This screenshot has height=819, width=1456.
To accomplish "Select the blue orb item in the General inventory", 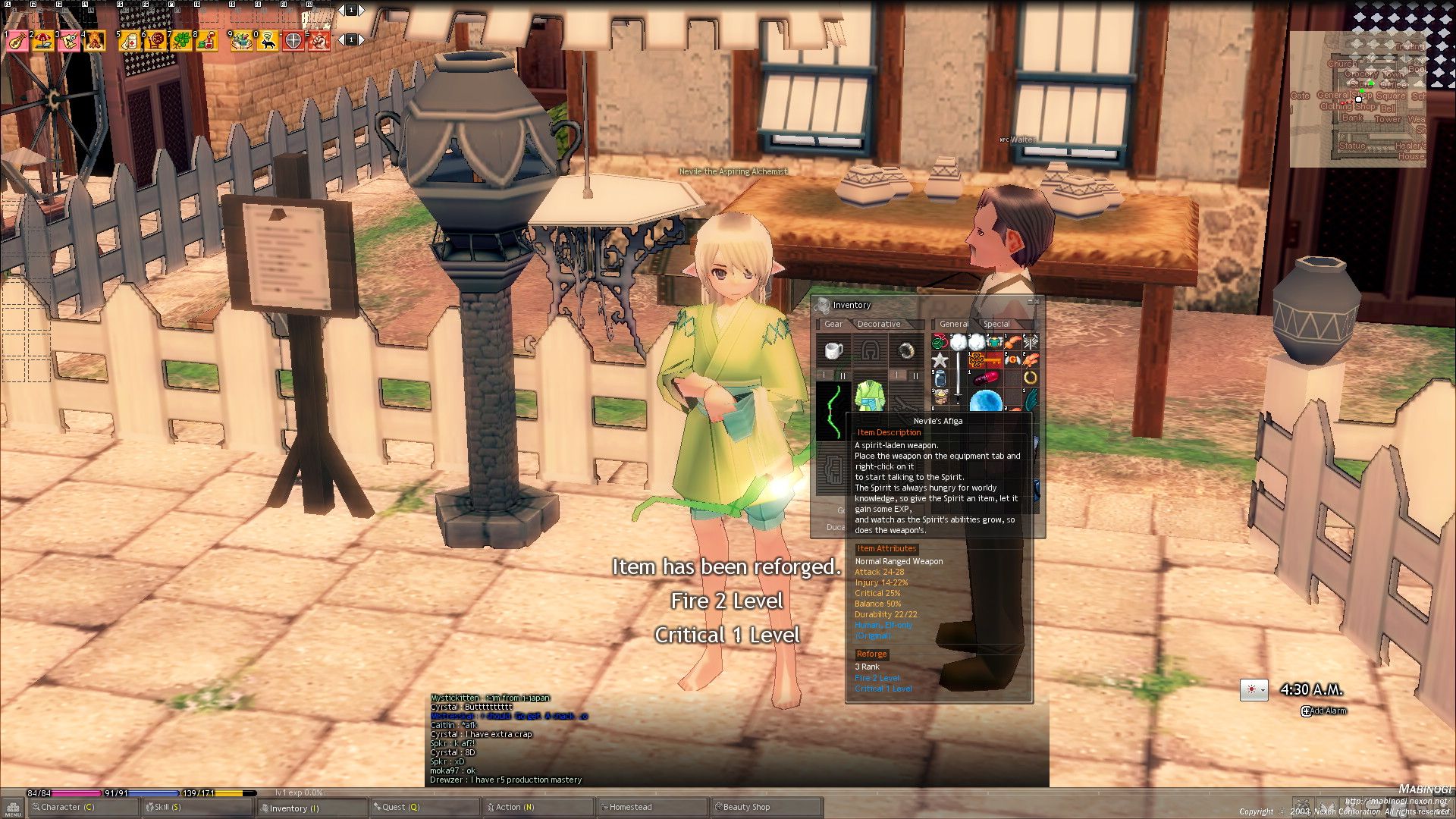I will (x=985, y=400).
